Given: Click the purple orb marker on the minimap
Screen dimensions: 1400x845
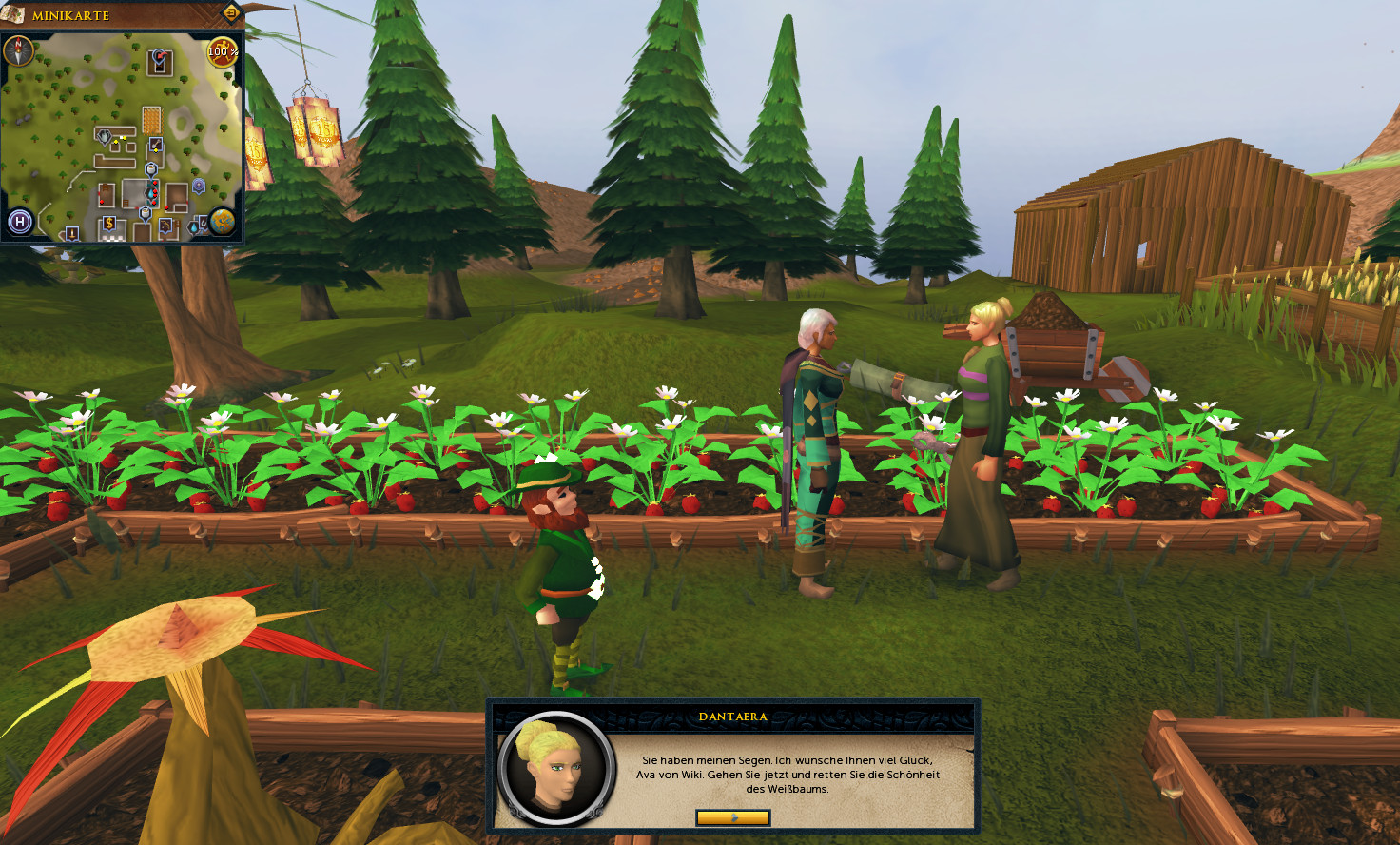Looking at the screenshot, I should [199, 186].
